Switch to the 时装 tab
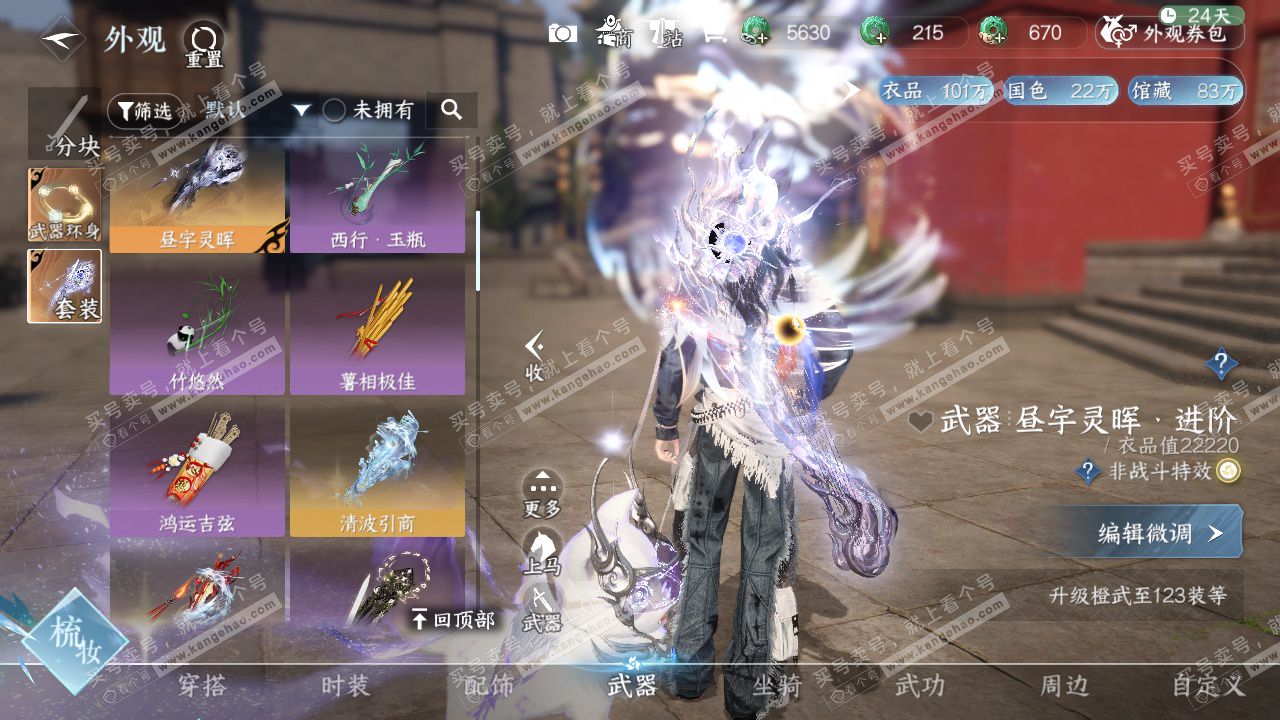The image size is (1280, 720). click(x=345, y=686)
